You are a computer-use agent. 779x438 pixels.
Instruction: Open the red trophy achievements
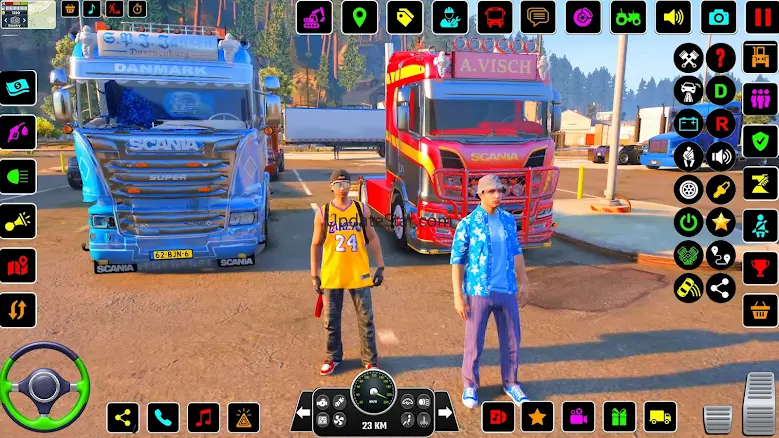[x=760, y=268]
